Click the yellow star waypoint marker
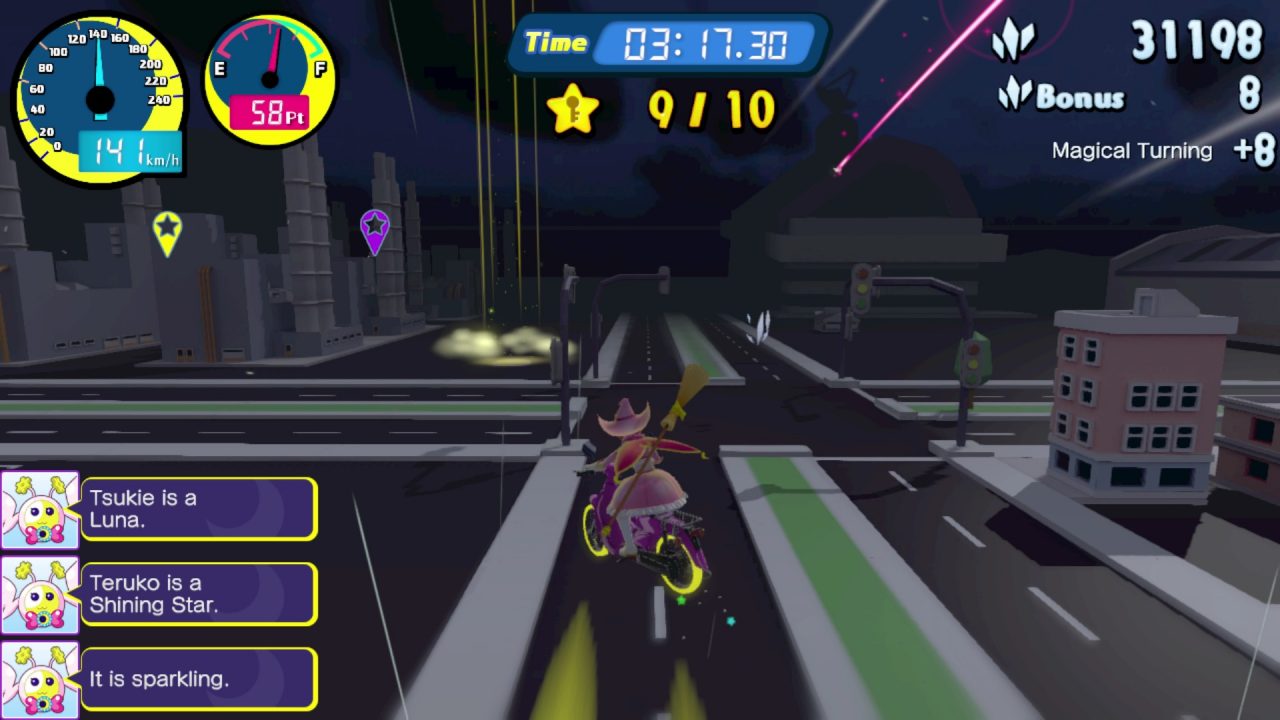Screen dimensions: 1280x720 click(x=167, y=230)
